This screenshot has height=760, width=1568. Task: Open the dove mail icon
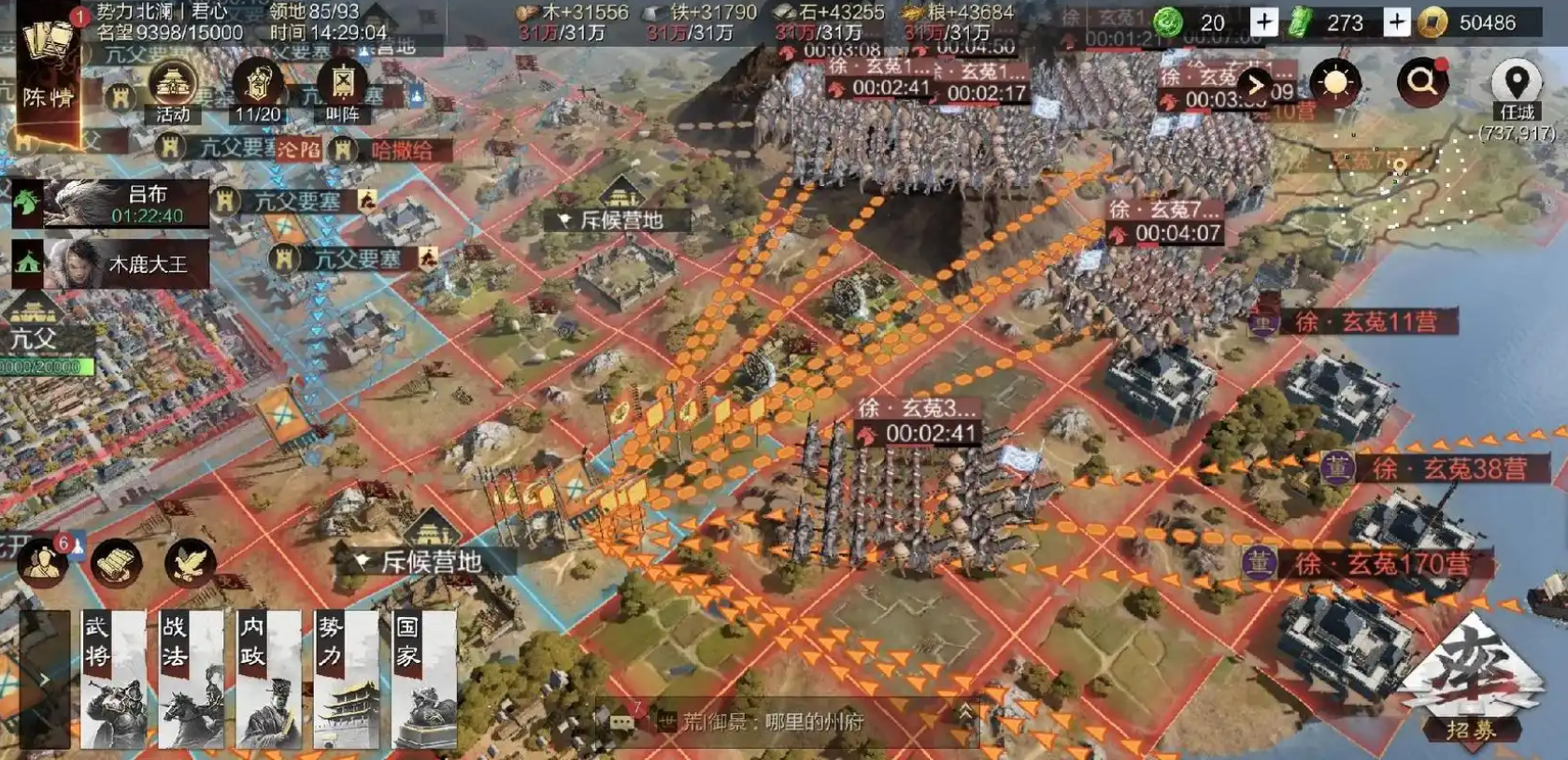pyautogui.click(x=190, y=562)
